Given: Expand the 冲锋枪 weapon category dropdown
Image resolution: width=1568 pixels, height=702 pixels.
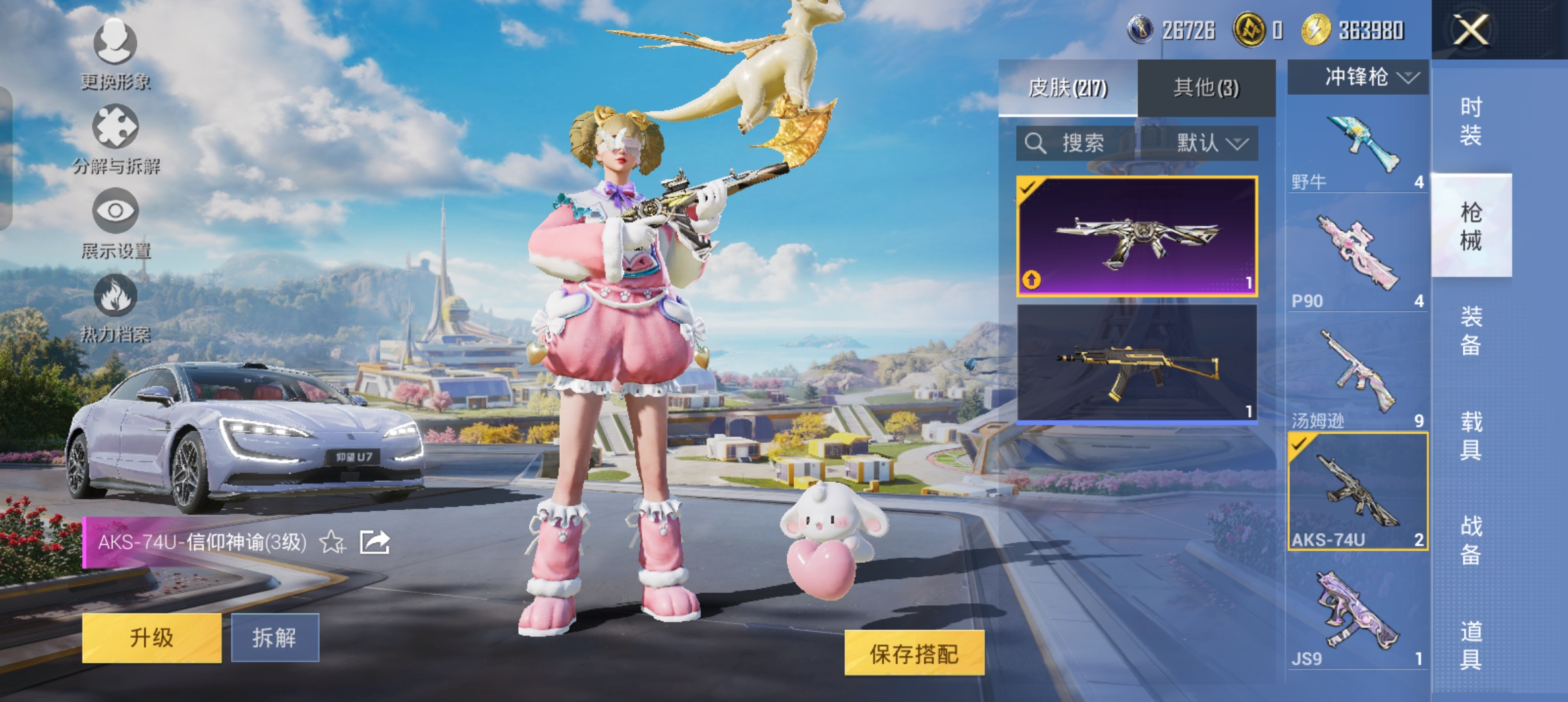Looking at the screenshot, I should pos(1357,78).
